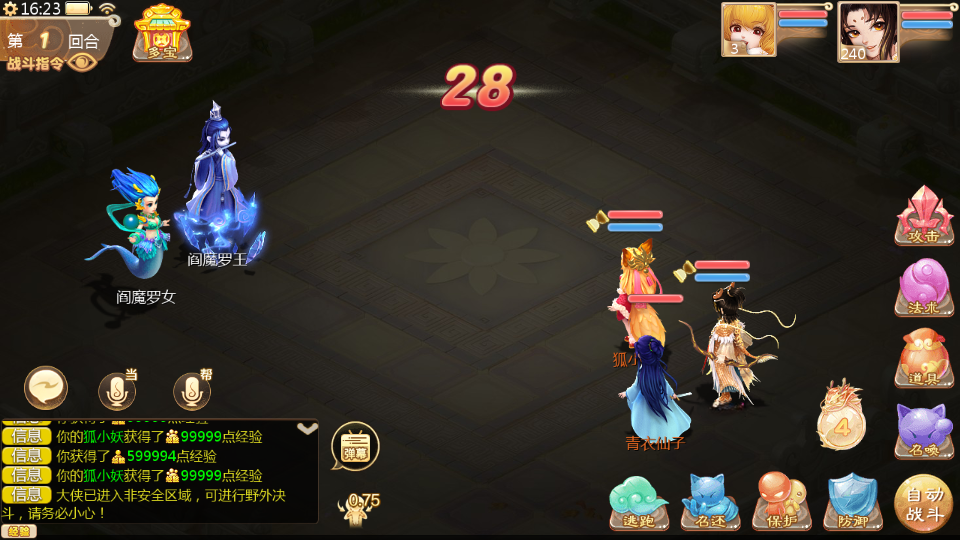Select the dark-haired hero portrait level 240
The image size is (960, 540).
pos(867,31)
